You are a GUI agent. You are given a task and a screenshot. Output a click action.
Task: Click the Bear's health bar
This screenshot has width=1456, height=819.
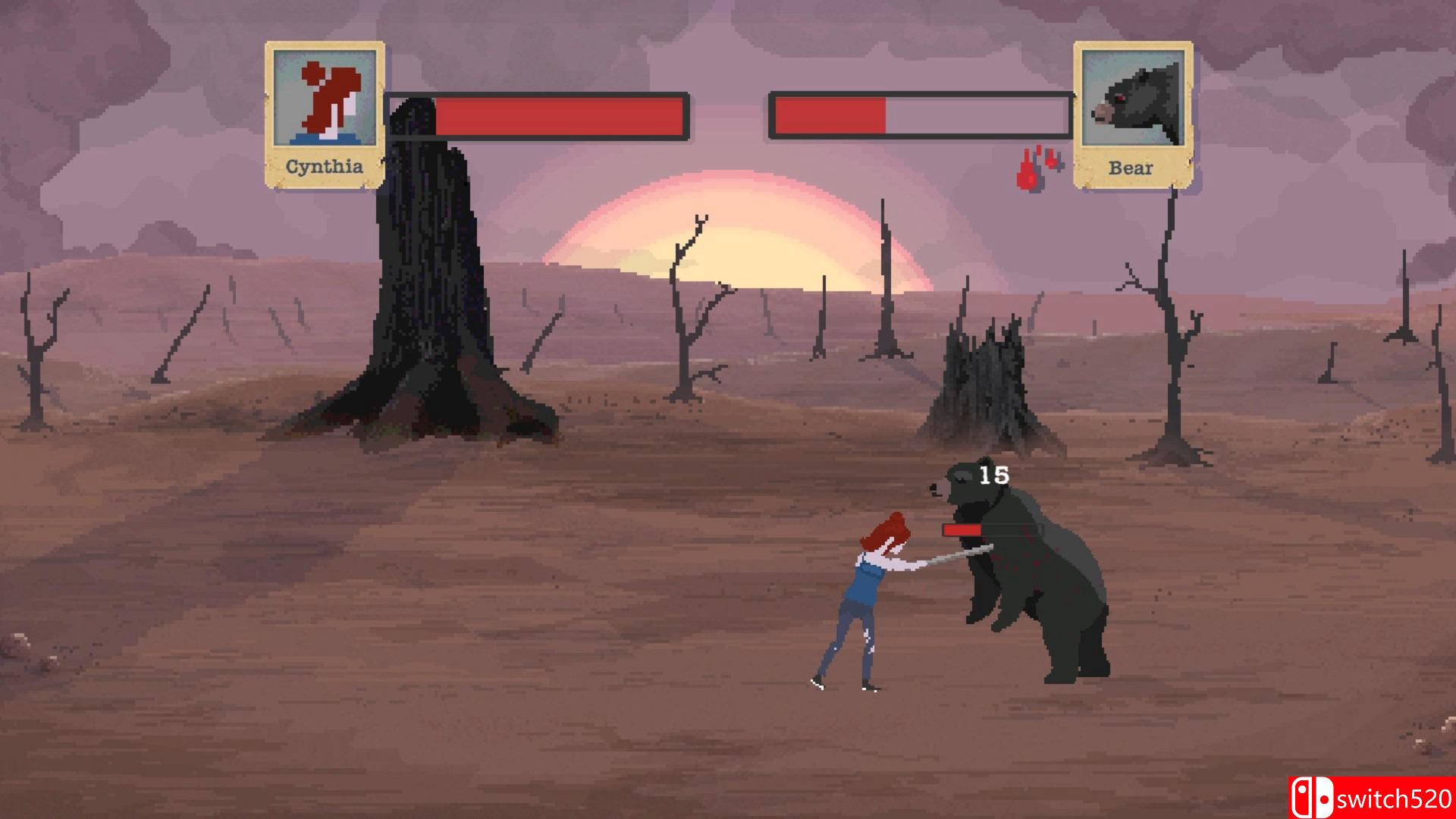pos(918,114)
